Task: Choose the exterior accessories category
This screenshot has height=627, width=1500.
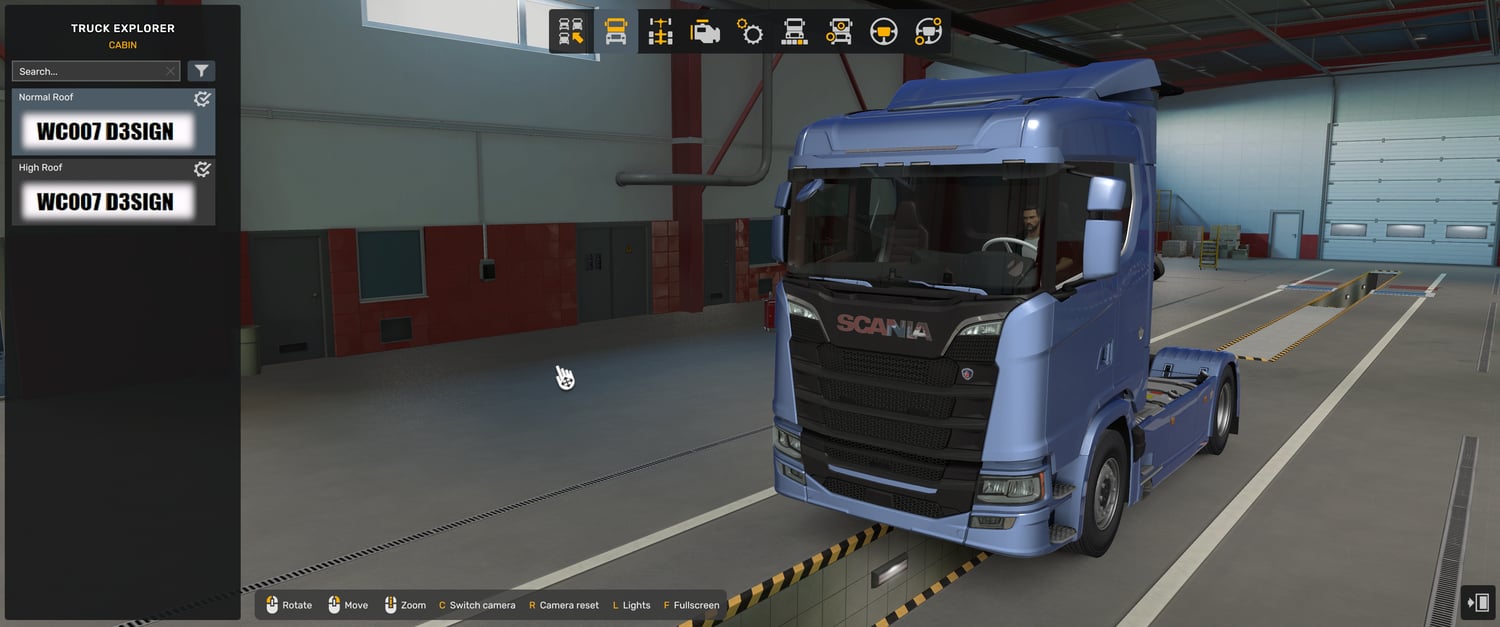Action: click(839, 32)
